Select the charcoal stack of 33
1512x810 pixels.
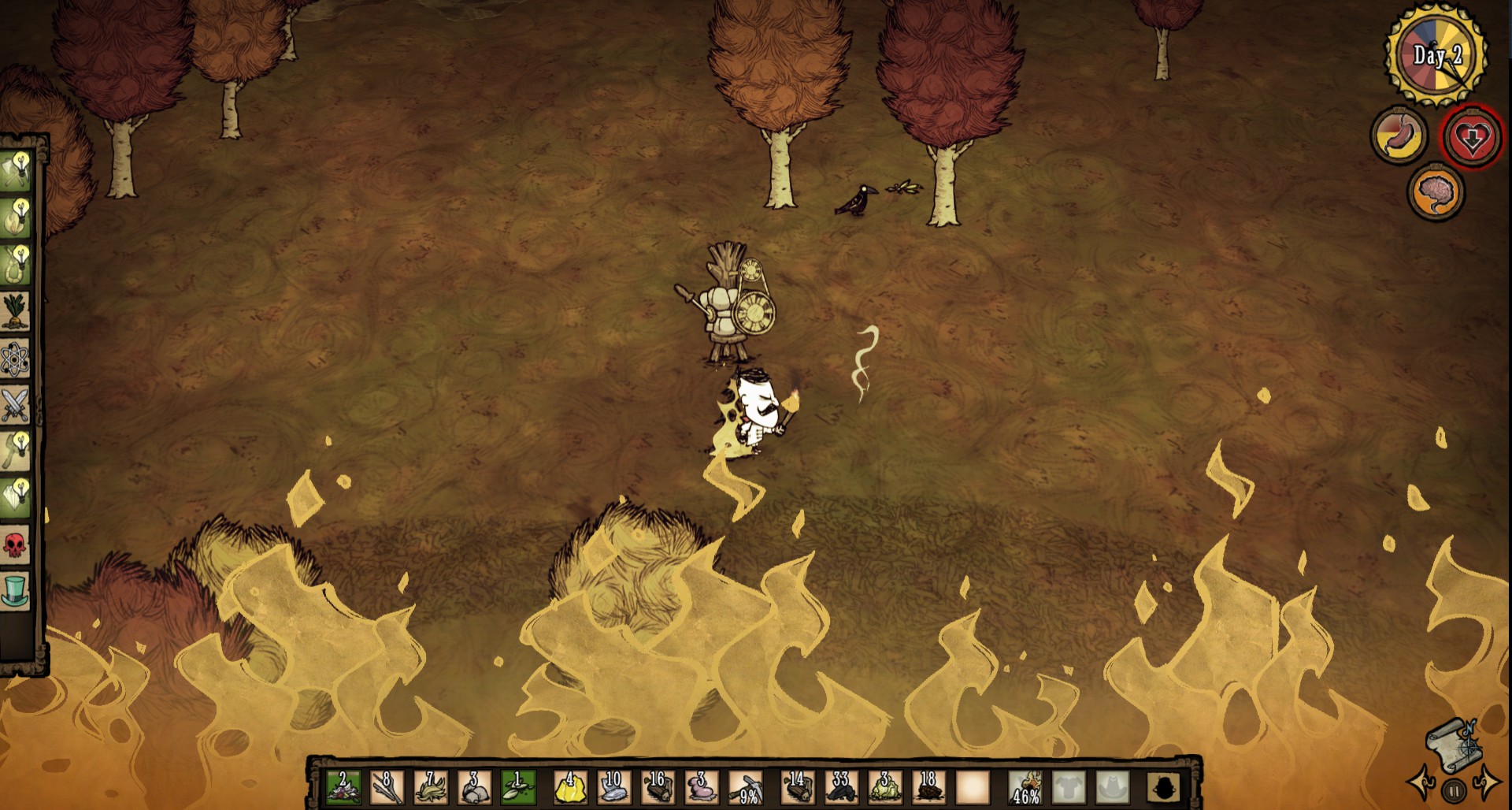(840, 787)
